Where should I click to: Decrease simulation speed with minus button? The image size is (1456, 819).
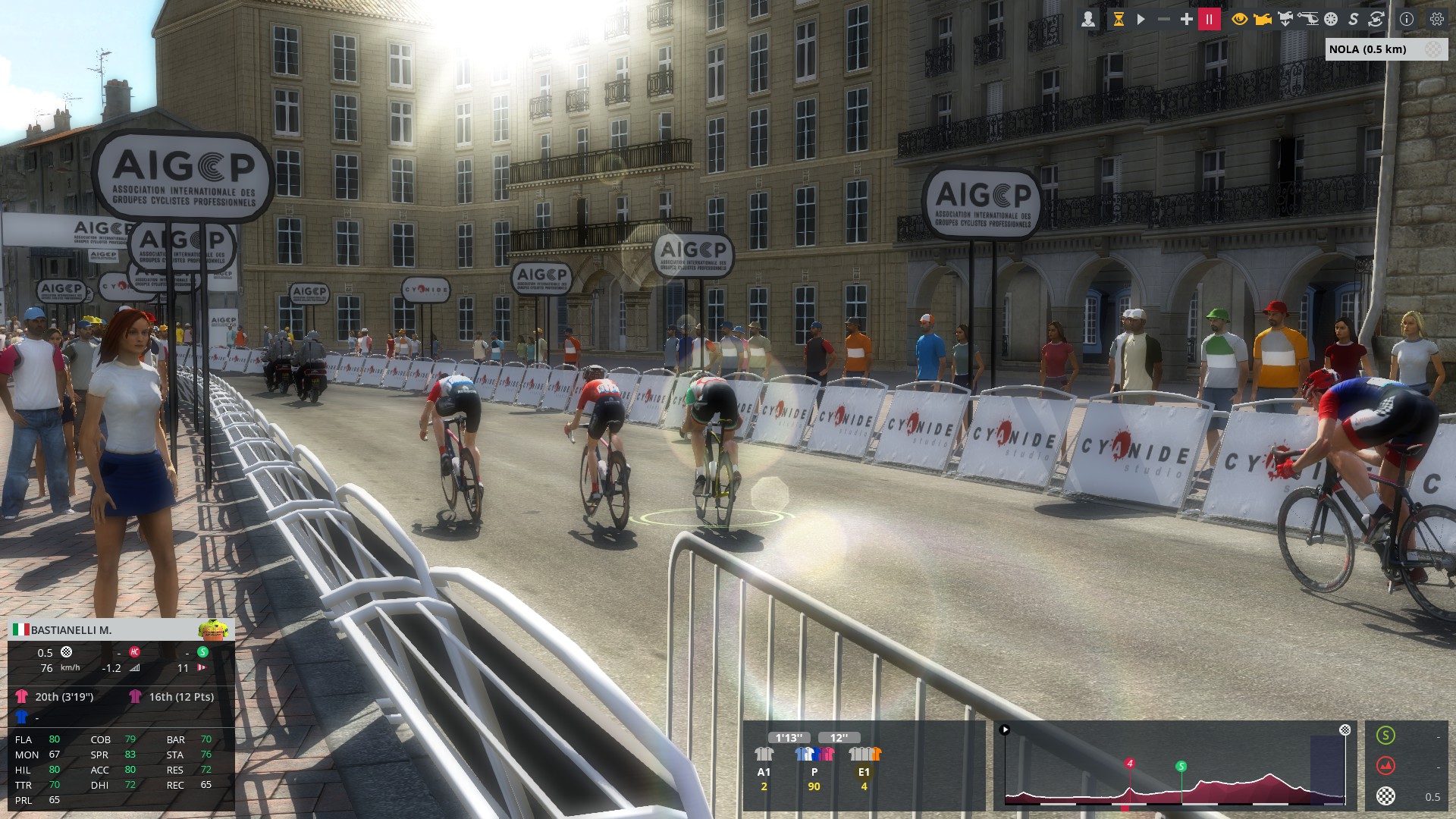(x=1163, y=20)
